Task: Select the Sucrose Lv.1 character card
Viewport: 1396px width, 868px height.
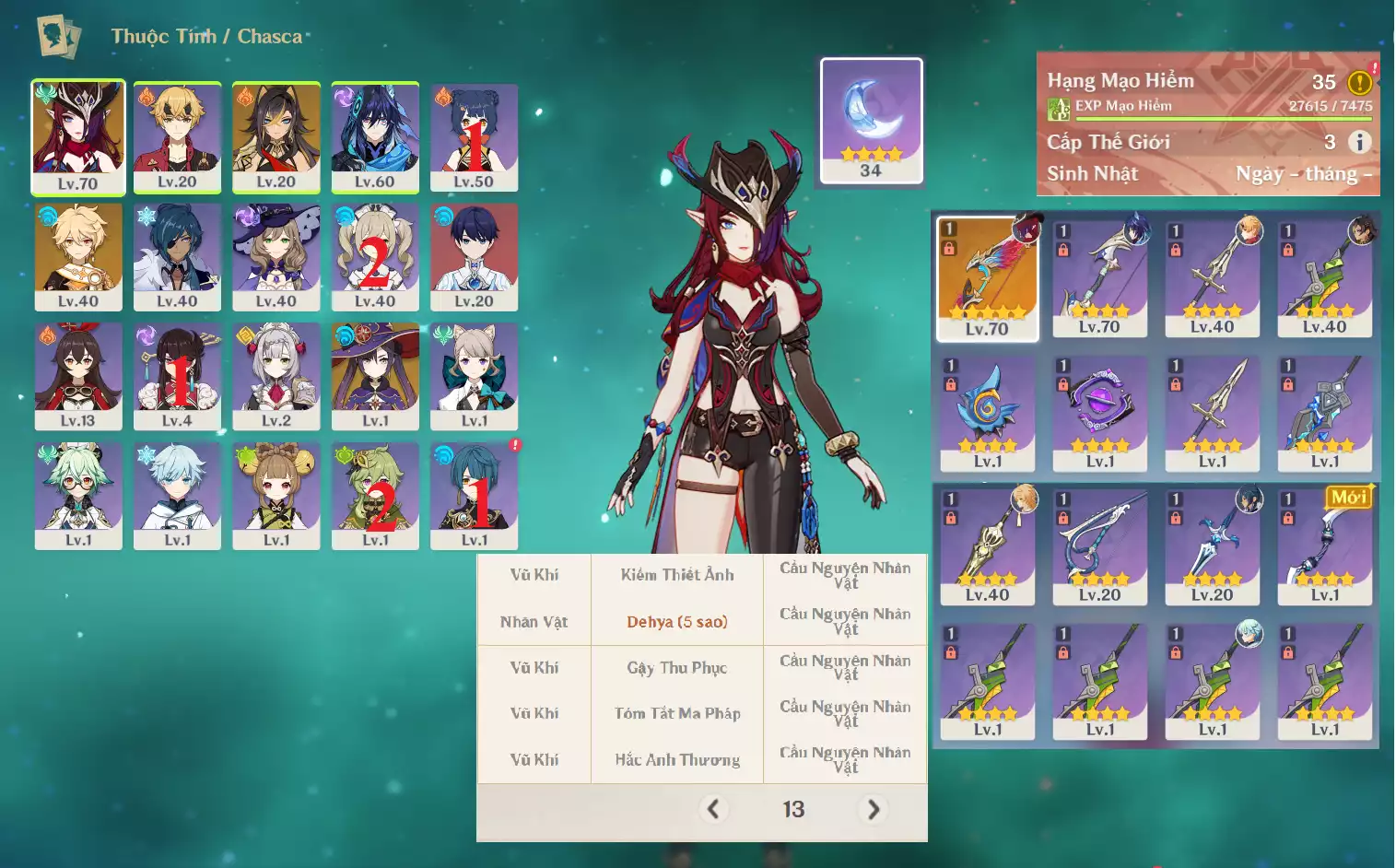Action: 78,495
